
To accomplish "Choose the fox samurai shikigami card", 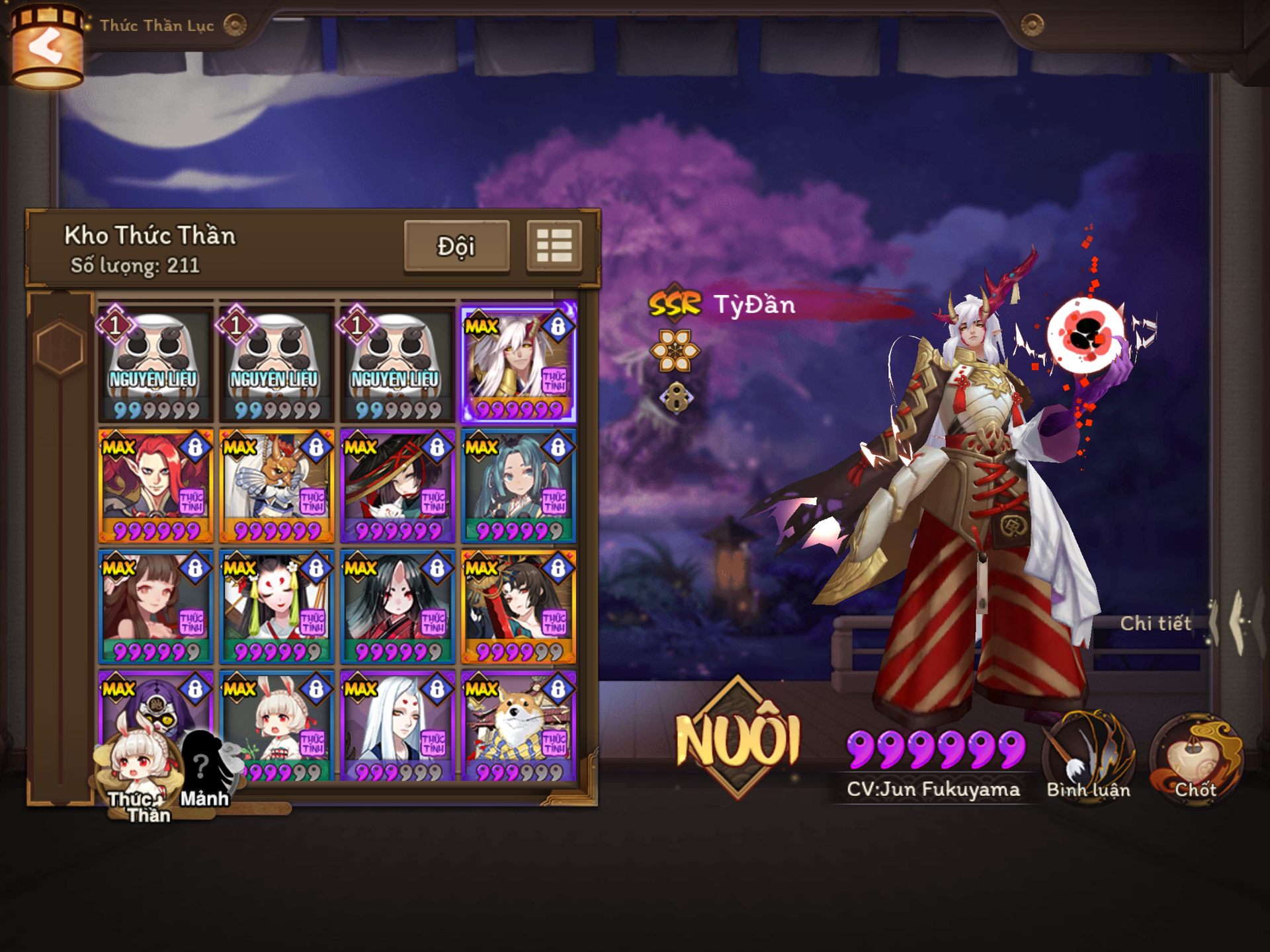I will [x=276, y=486].
